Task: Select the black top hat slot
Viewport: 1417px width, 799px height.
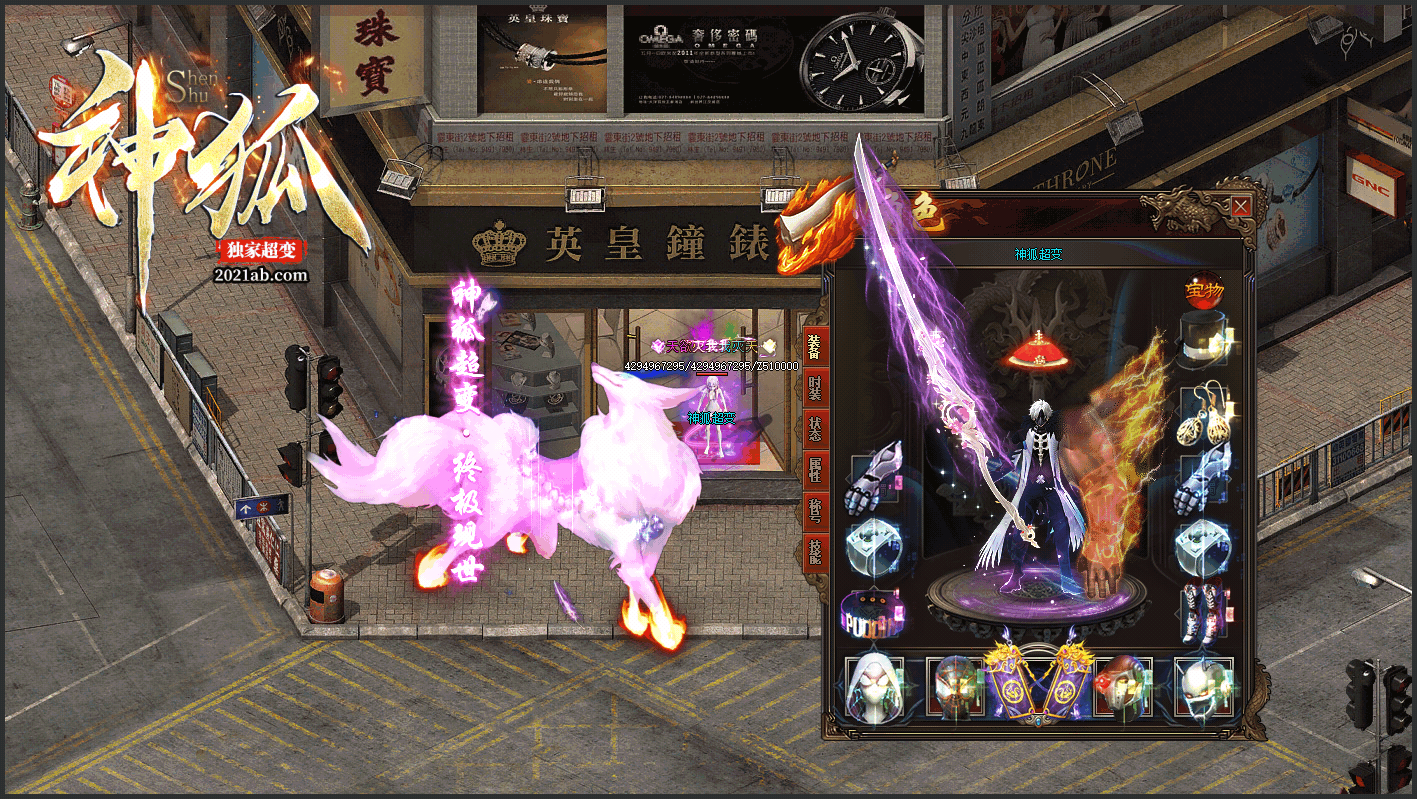Action: click(x=1204, y=338)
